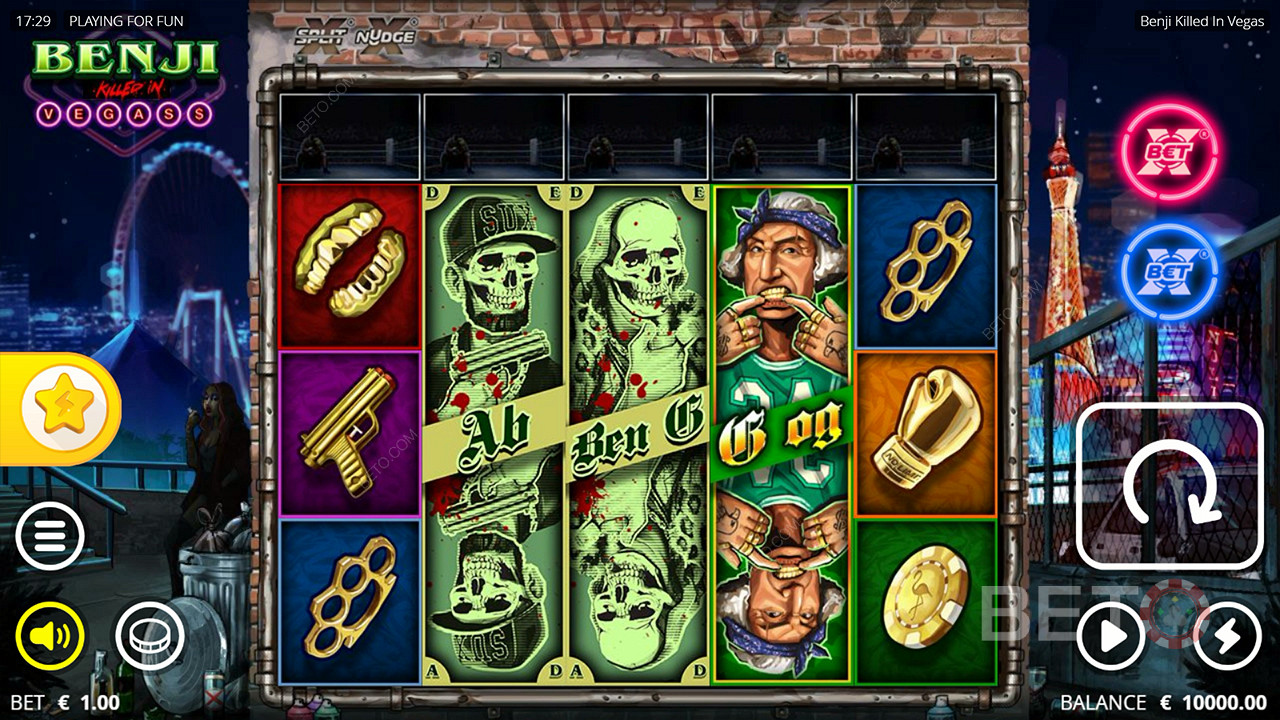Open the yellow star bonus feature tab
The image size is (1280, 720).
click(58, 408)
